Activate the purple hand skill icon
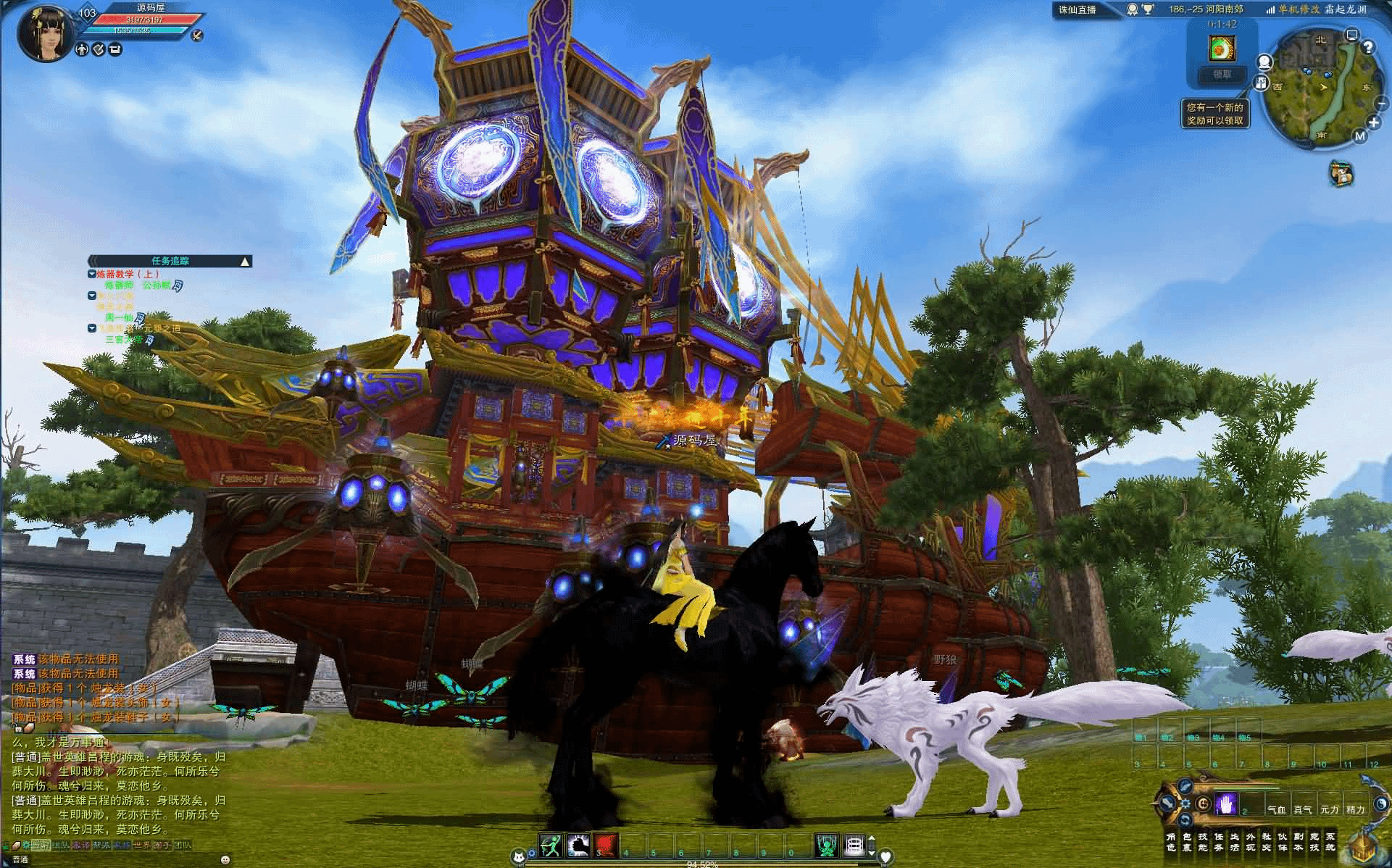The image size is (1392, 868). [1225, 804]
